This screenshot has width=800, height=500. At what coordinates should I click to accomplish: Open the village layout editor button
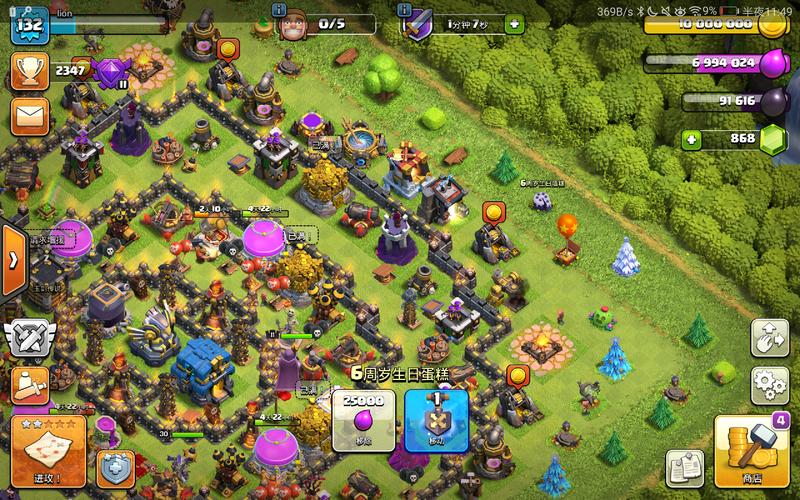tap(768, 338)
